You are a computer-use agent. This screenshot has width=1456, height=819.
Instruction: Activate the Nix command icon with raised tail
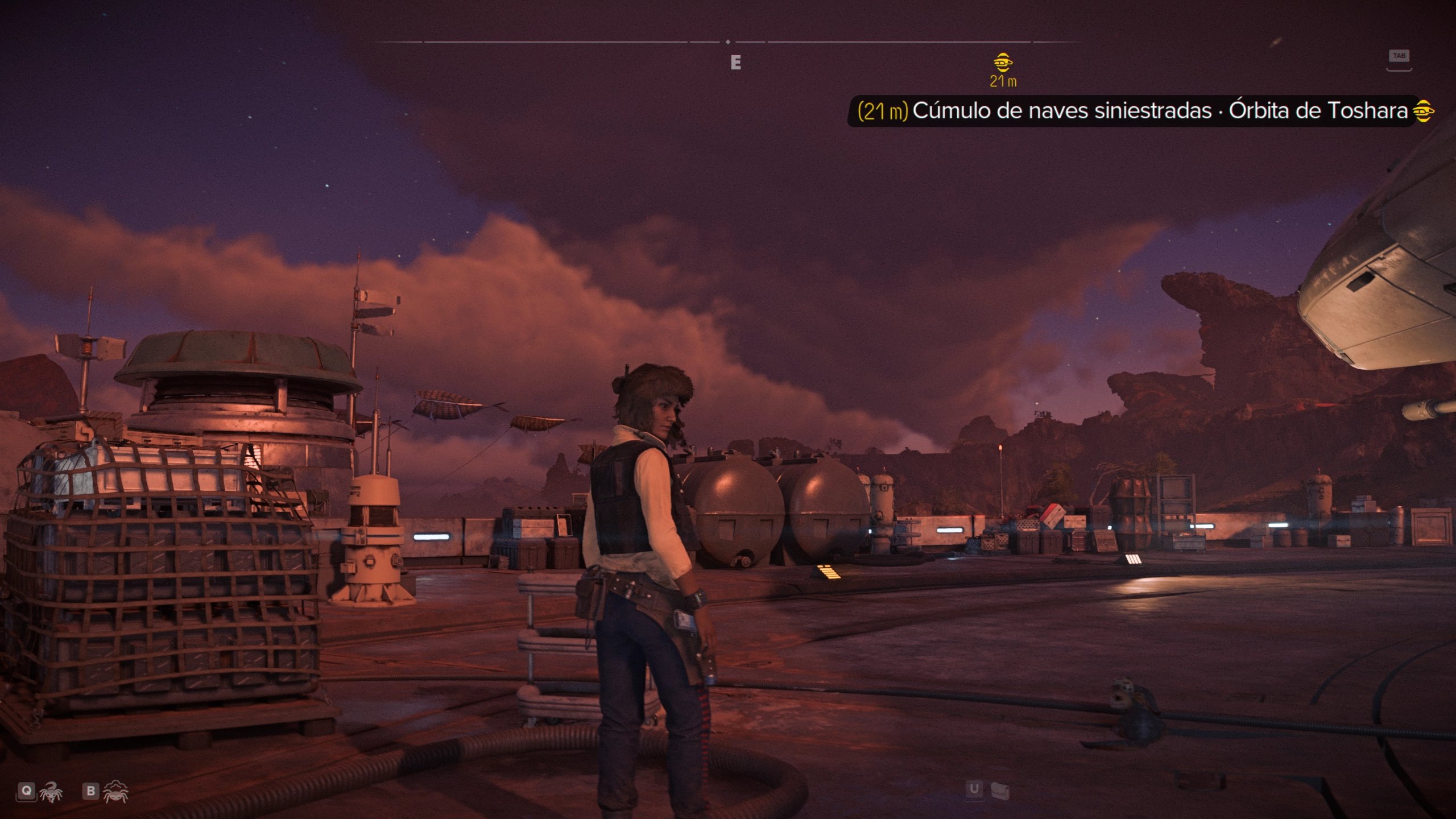(x=51, y=792)
